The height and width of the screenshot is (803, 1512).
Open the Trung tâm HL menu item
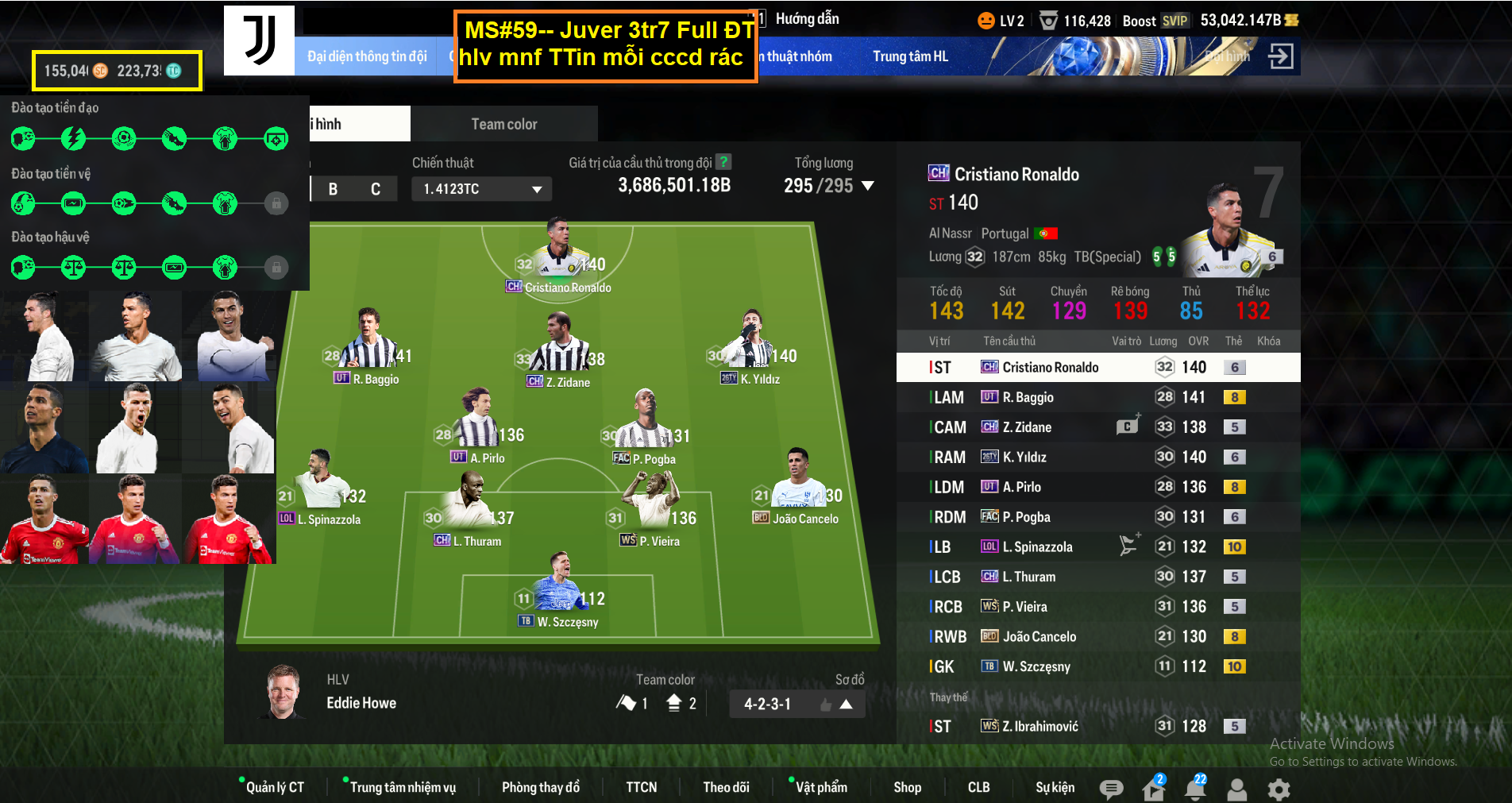pyautogui.click(x=910, y=56)
